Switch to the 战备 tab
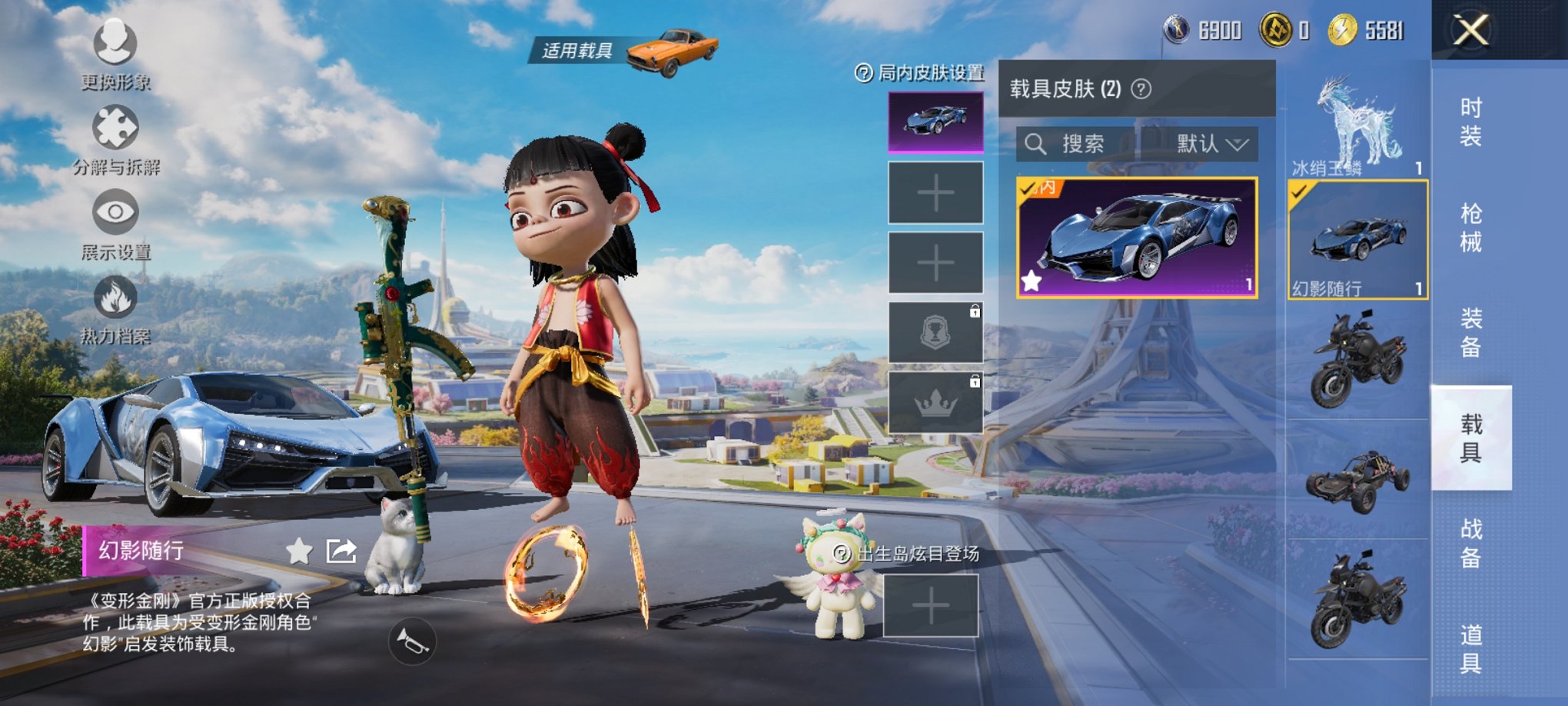The image size is (1568, 706). click(1470, 543)
